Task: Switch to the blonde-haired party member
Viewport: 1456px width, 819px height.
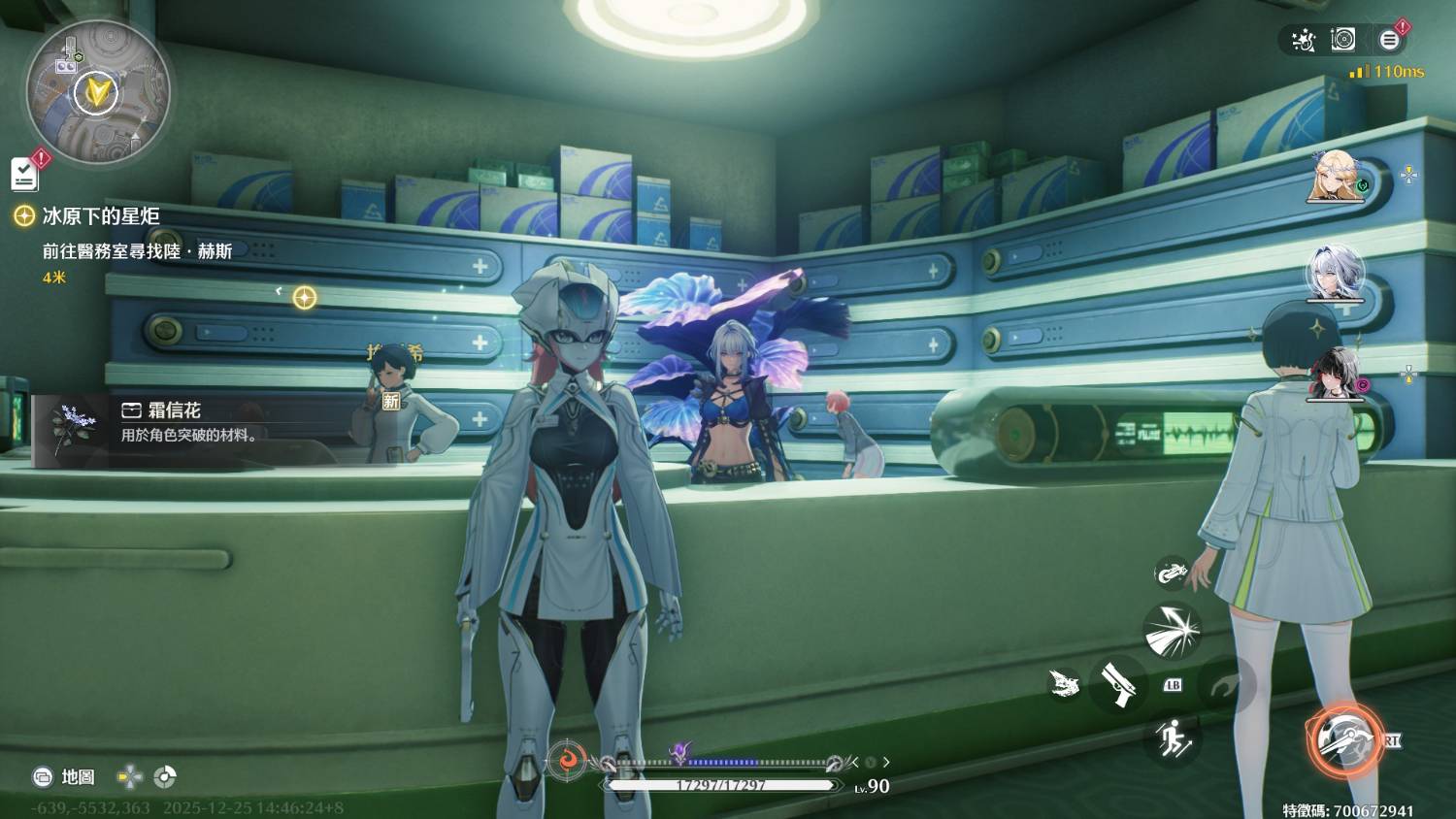Action: (x=1335, y=177)
